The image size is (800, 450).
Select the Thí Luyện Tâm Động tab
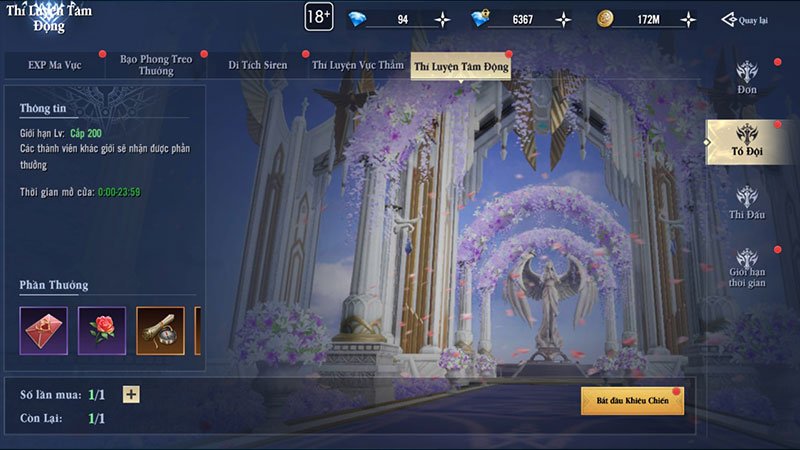(461, 66)
